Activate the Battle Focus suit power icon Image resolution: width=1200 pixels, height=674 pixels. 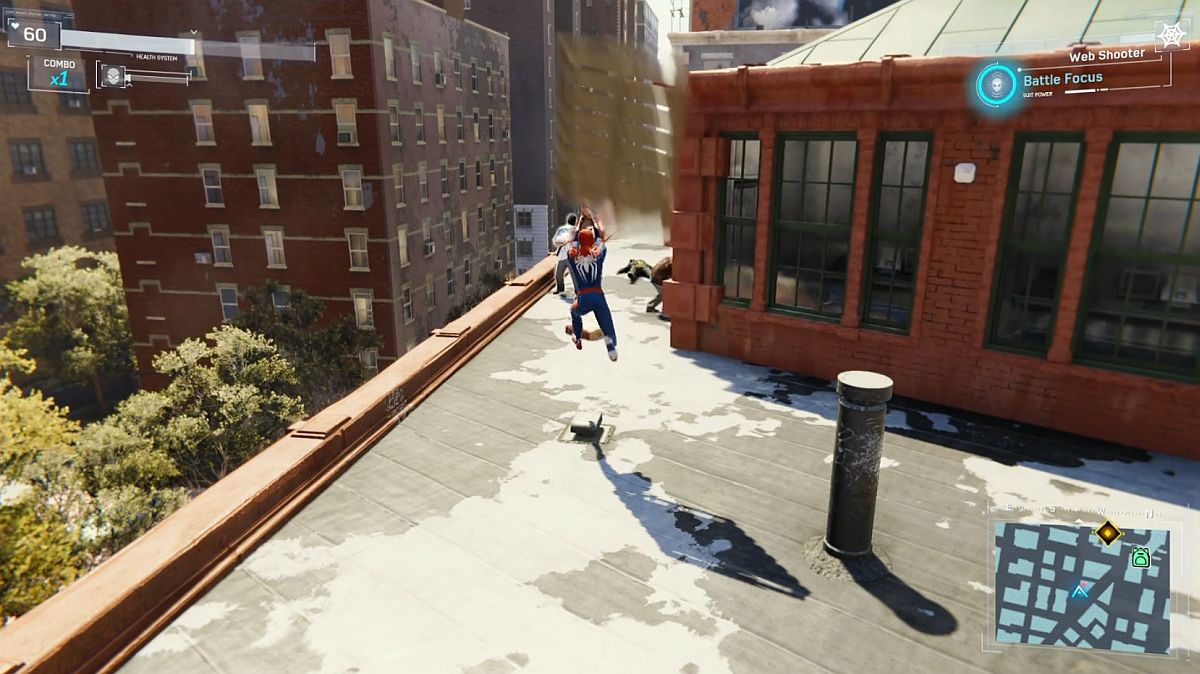pyautogui.click(x=996, y=84)
